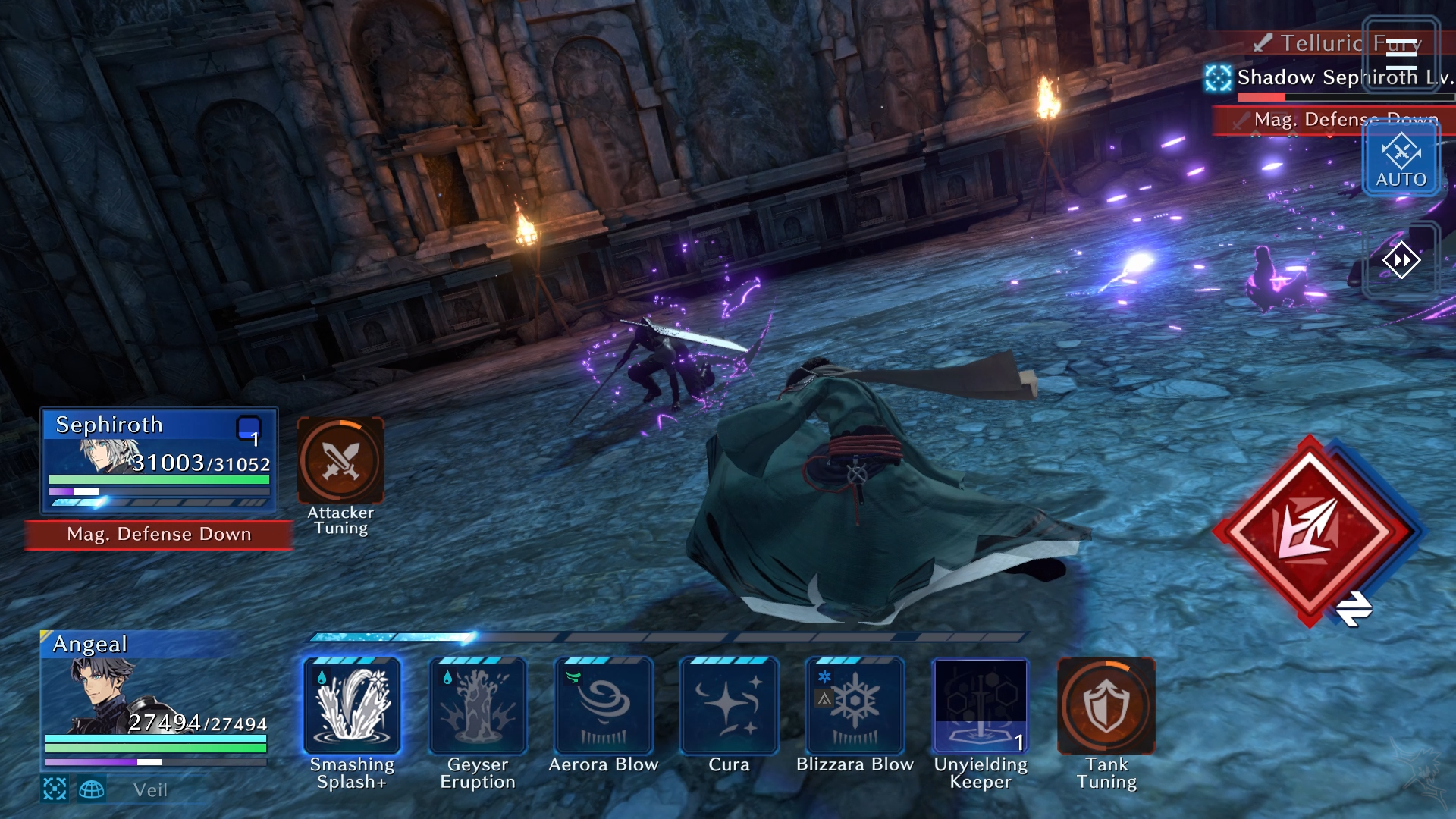This screenshot has height=819, width=1456.
Task: Switch to Tank Tuning stance
Action: [x=1106, y=706]
